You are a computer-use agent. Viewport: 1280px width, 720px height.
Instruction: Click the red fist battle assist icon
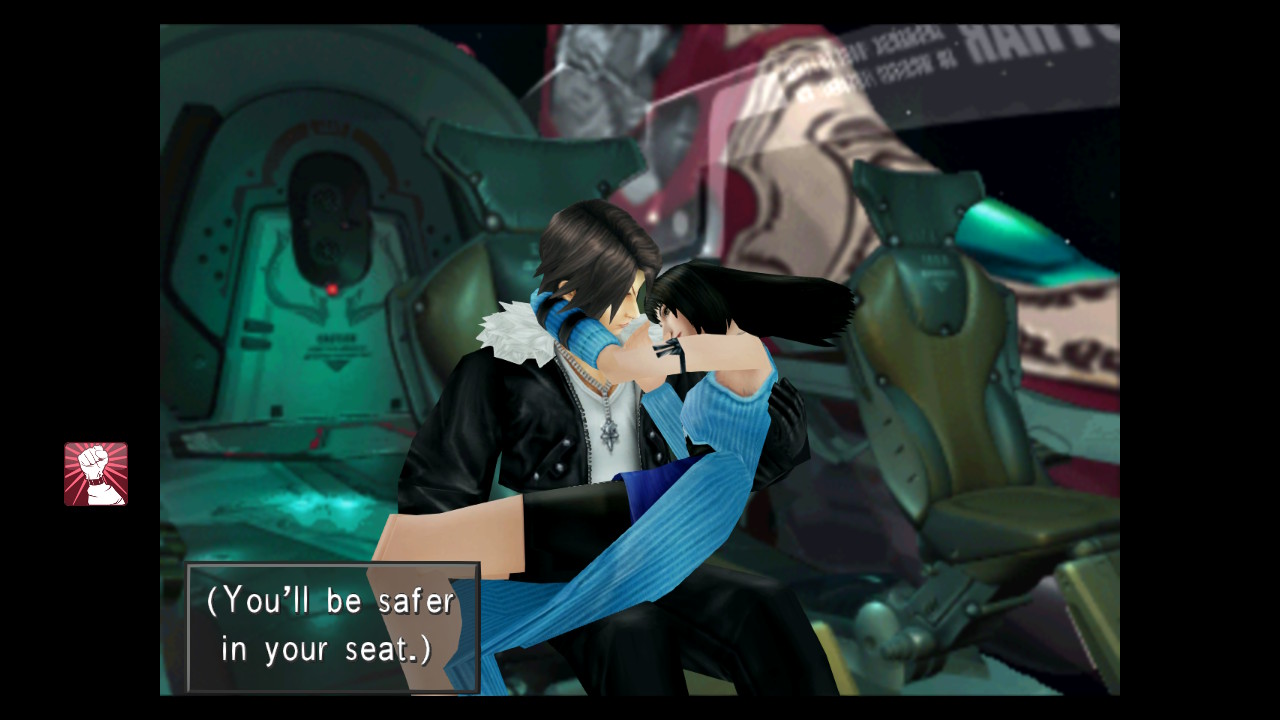tap(96, 474)
